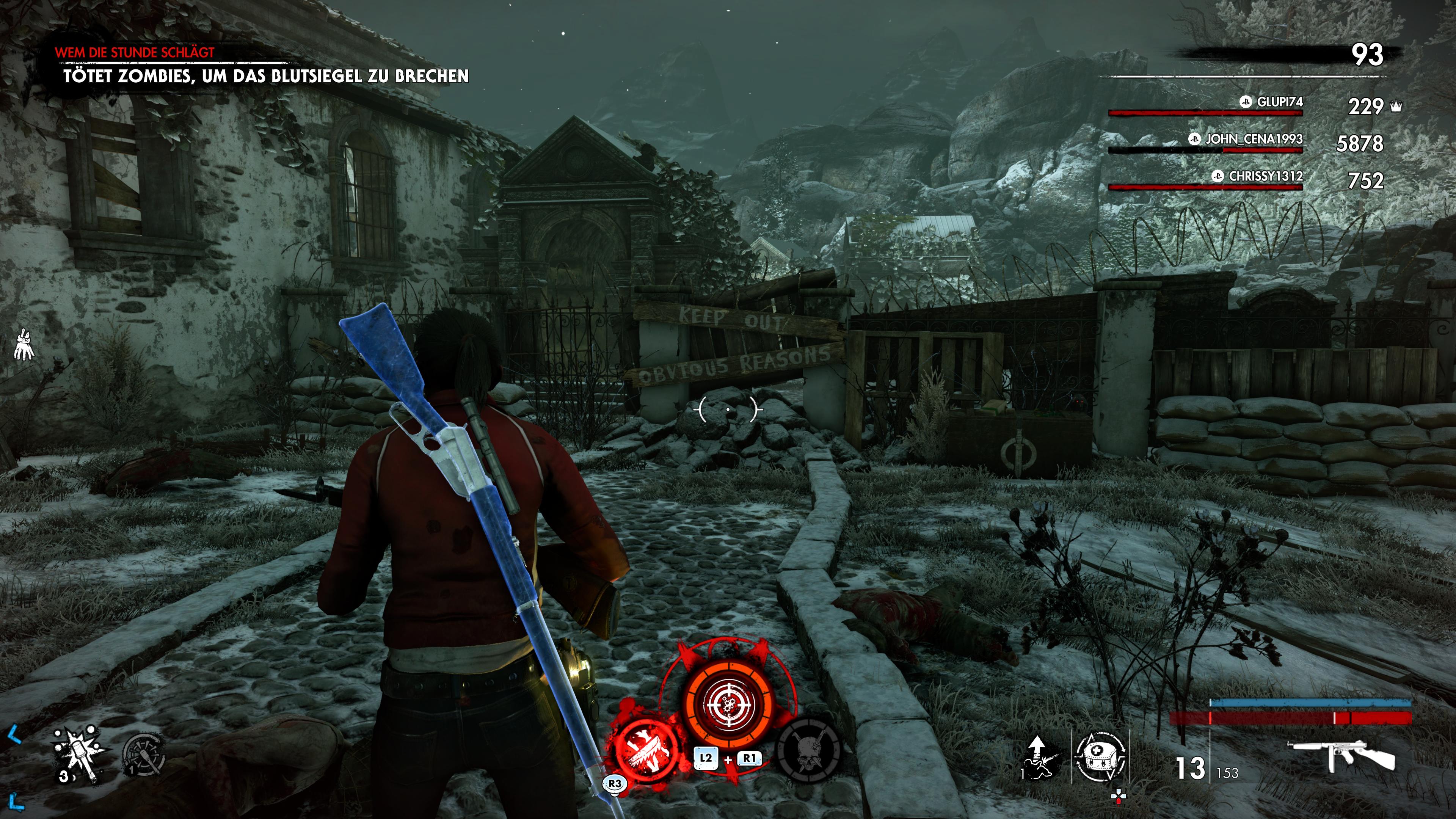Click the white zombie hand icon

(x=24, y=344)
